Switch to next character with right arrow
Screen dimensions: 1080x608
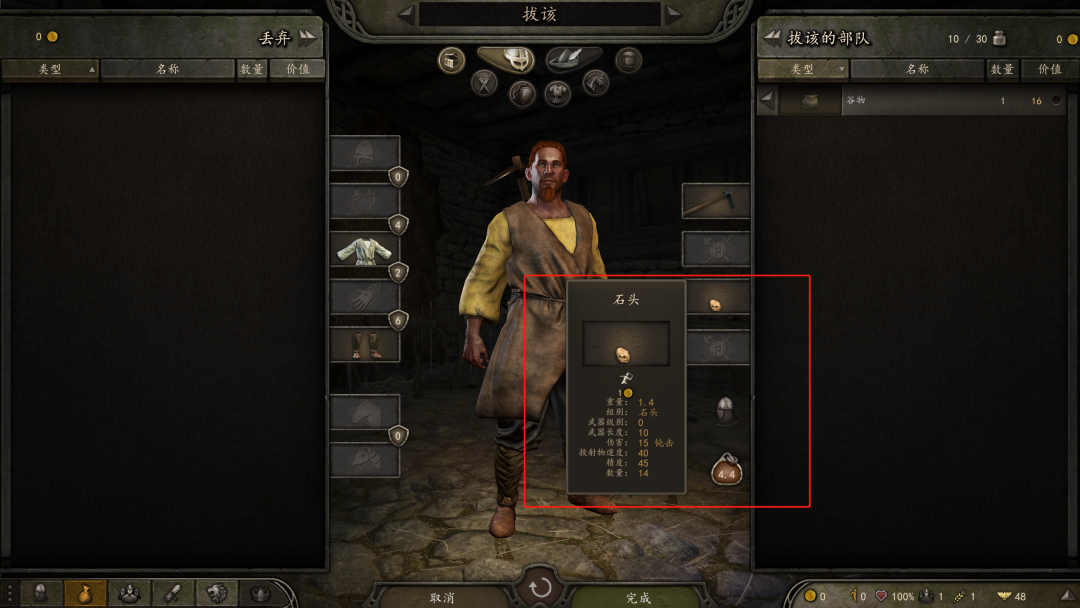[x=675, y=14]
